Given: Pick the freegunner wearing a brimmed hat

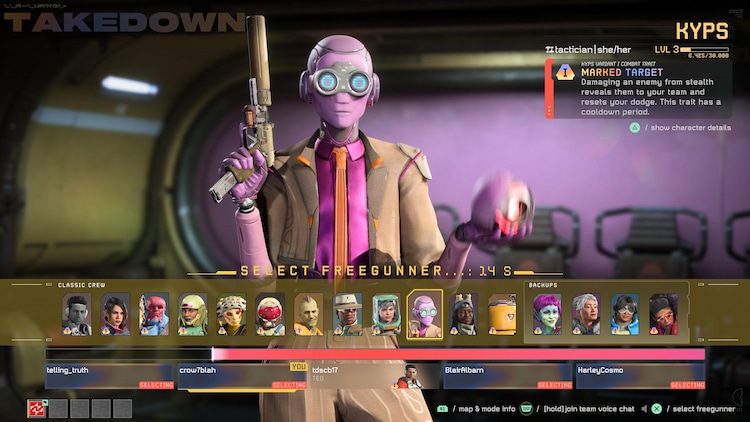Looking at the screenshot, I should point(347,314).
